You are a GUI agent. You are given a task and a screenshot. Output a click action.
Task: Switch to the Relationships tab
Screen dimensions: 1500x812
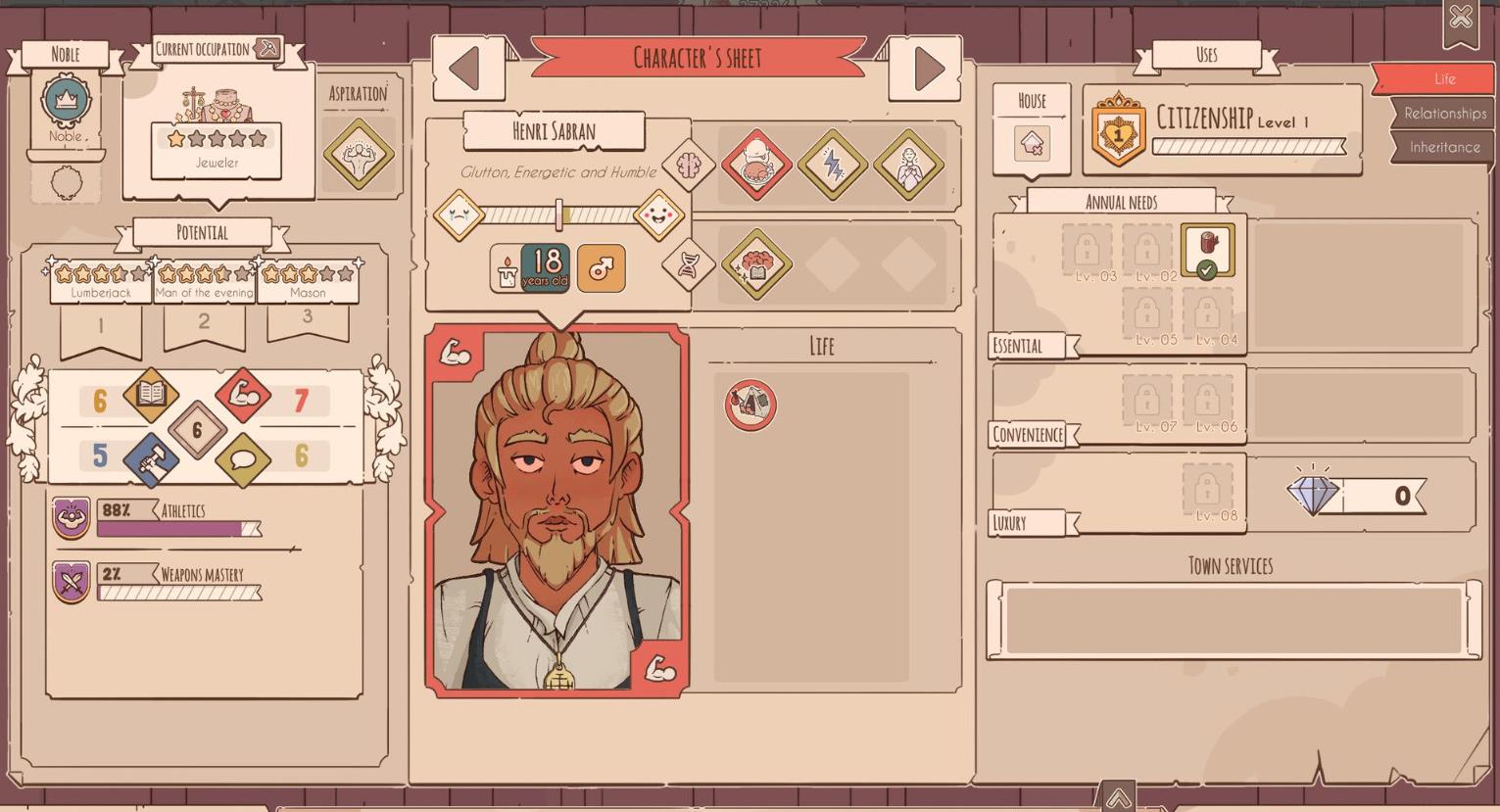pyautogui.click(x=1444, y=114)
